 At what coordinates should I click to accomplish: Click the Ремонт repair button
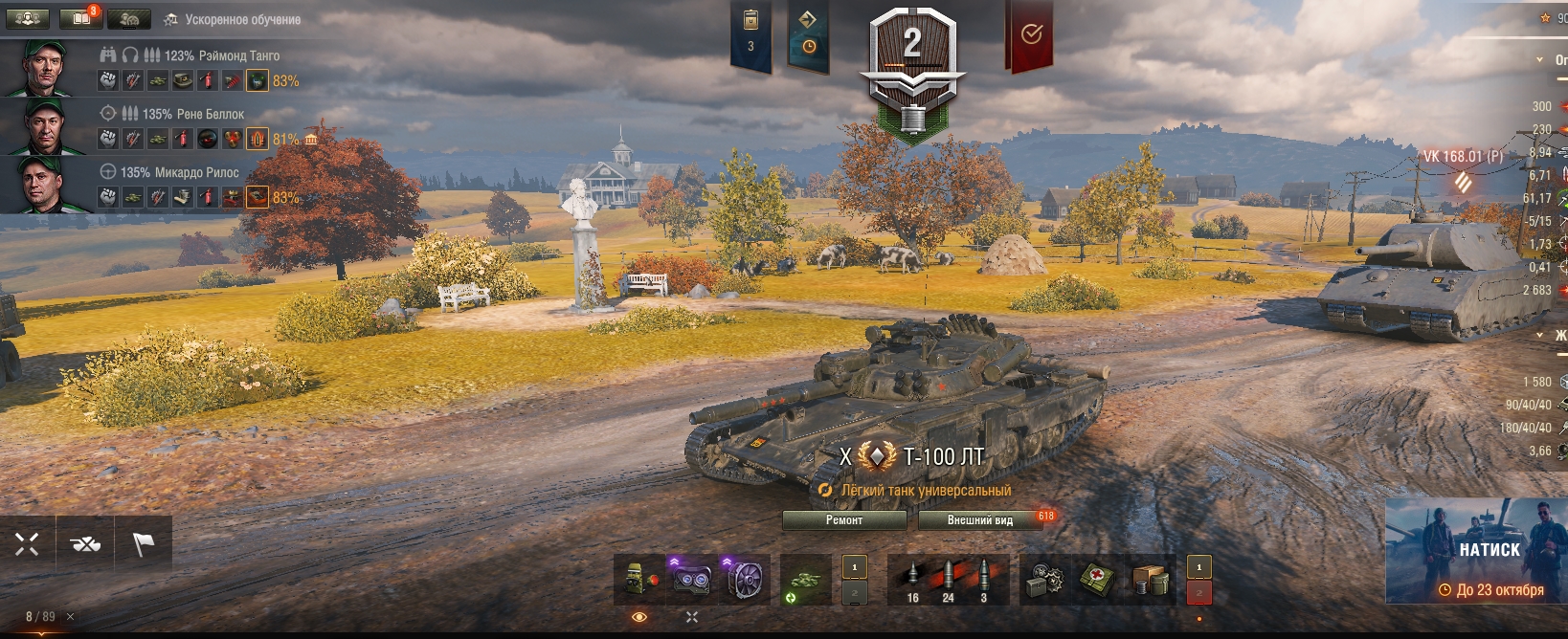point(844,520)
